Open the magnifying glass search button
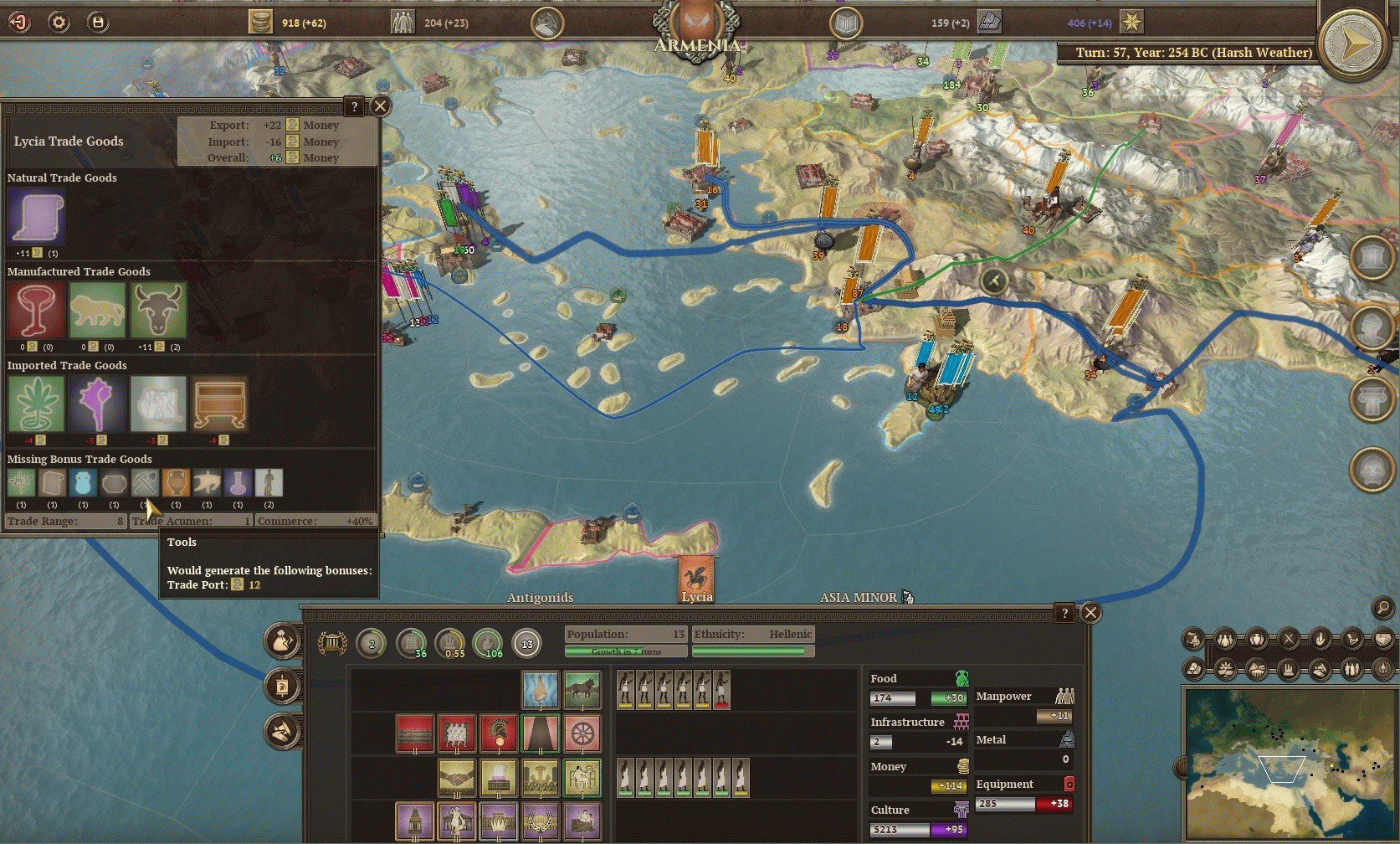The width and height of the screenshot is (1400, 844). pos(1382,608)
